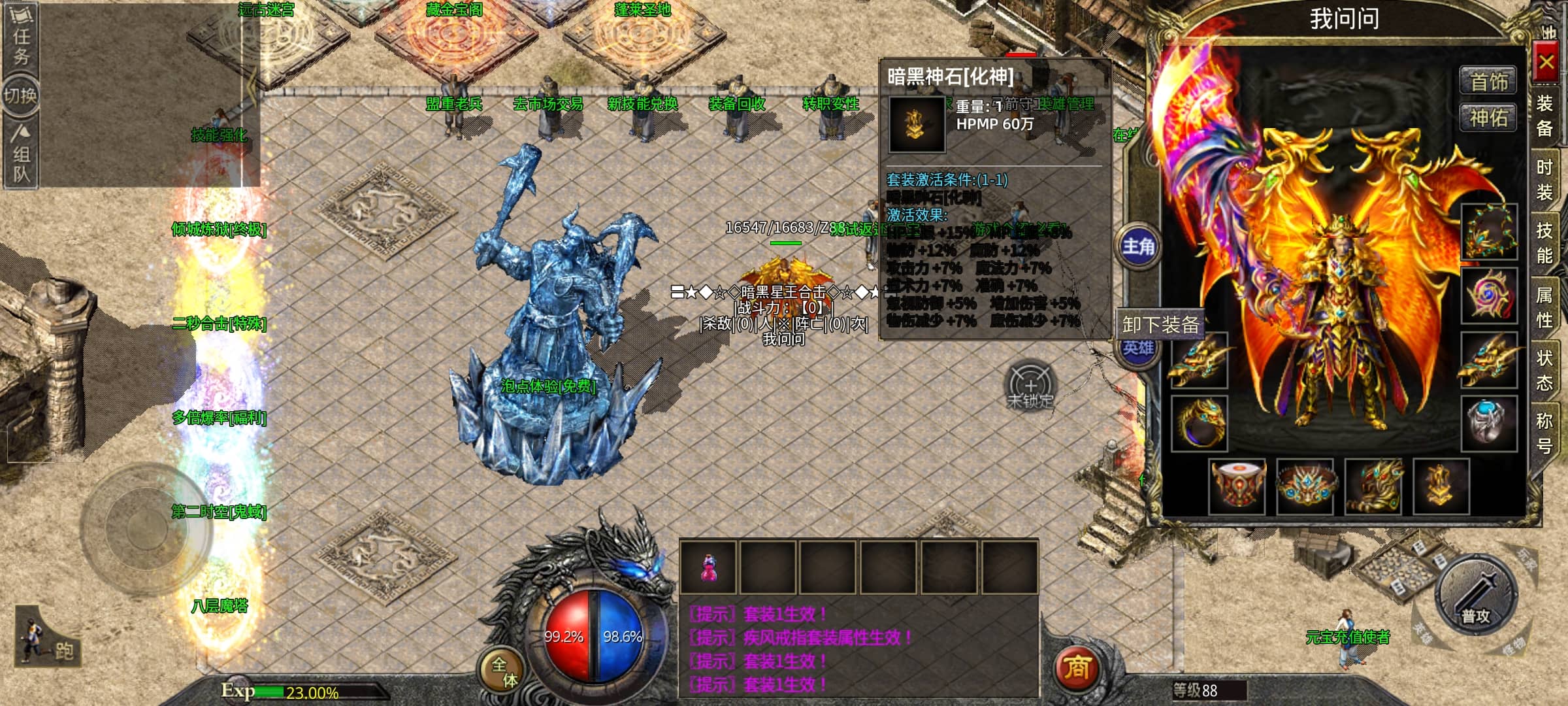Select the 全体 attack mode button
The height and width of the screenshot is (706, 1568).
[x=504, y=672]
